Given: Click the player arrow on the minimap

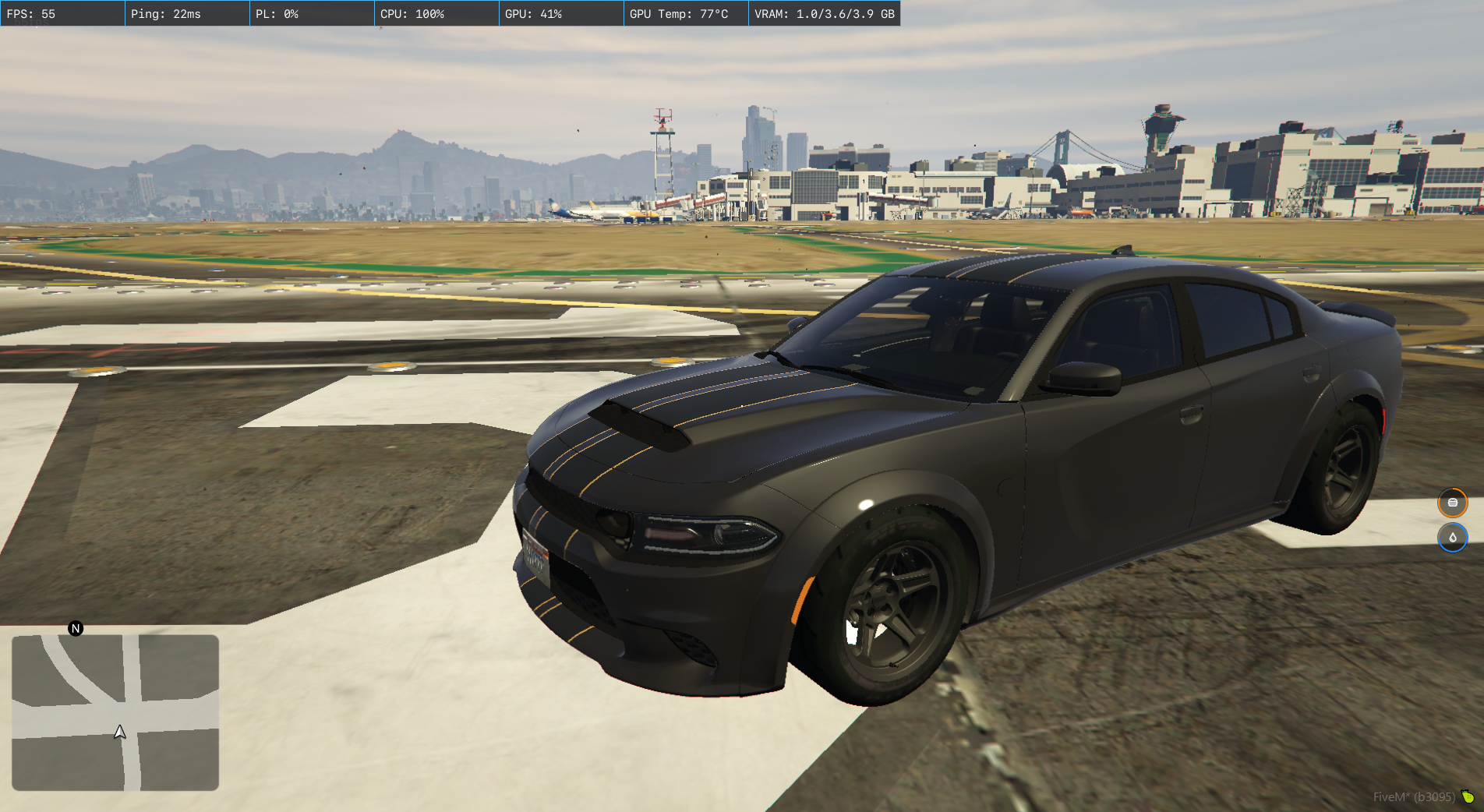Looking at the screenshot, I should [x=120, y=732].
